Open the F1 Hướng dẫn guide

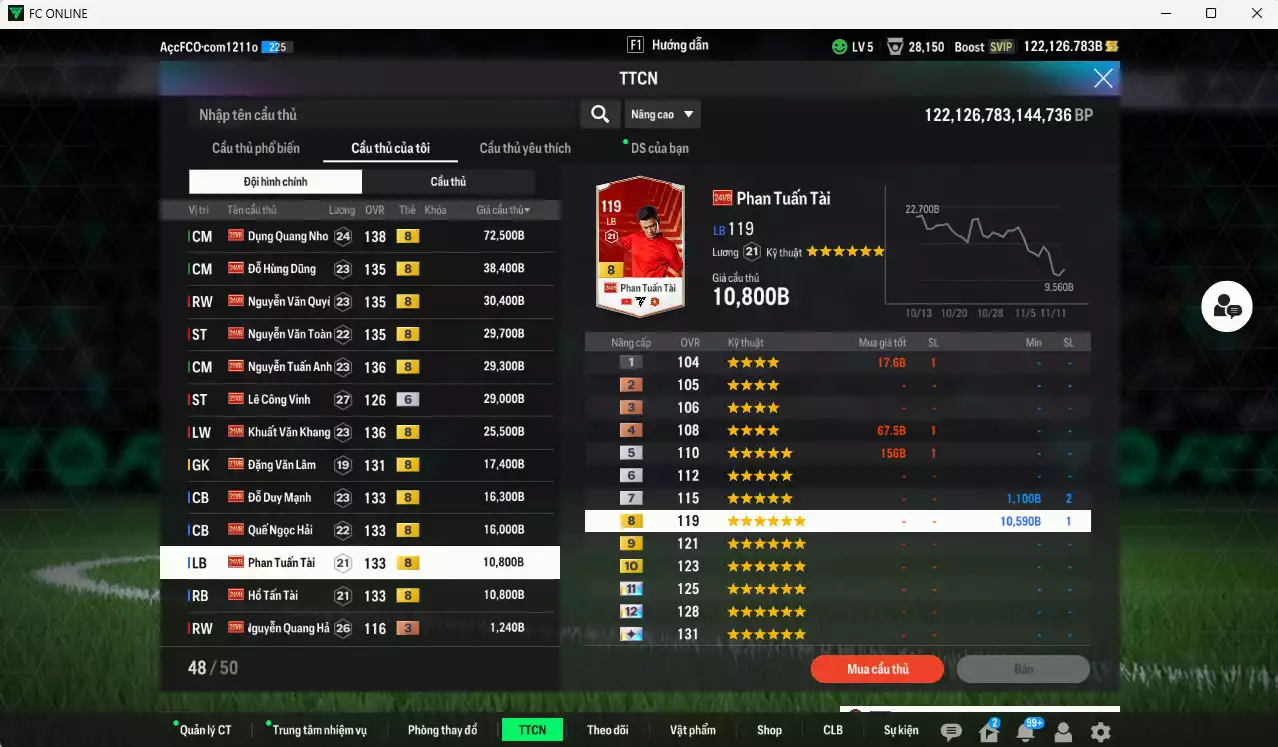click(x=667, y=45)
